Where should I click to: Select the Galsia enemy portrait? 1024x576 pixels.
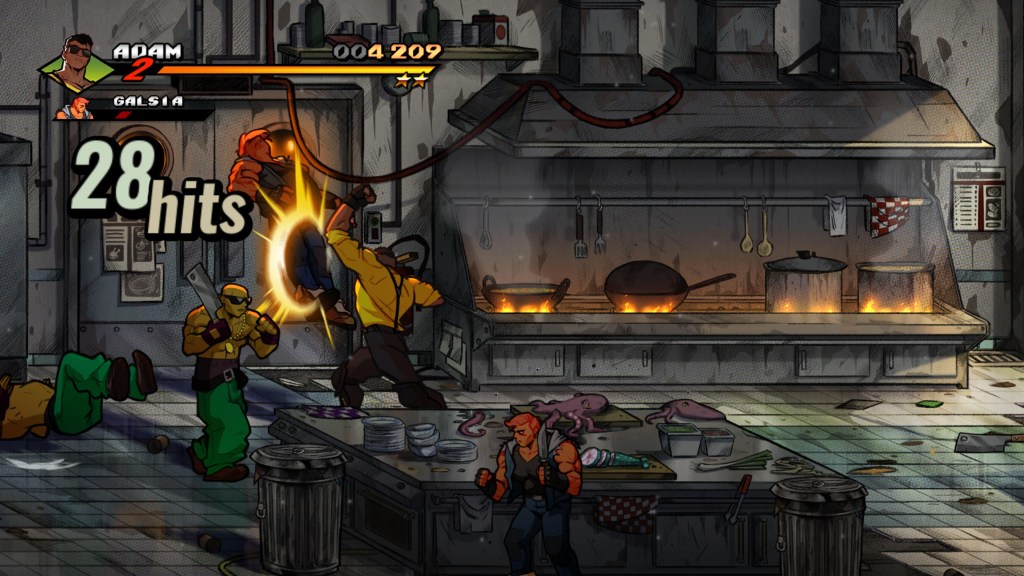pyautogui.click(x=74, y=107)
